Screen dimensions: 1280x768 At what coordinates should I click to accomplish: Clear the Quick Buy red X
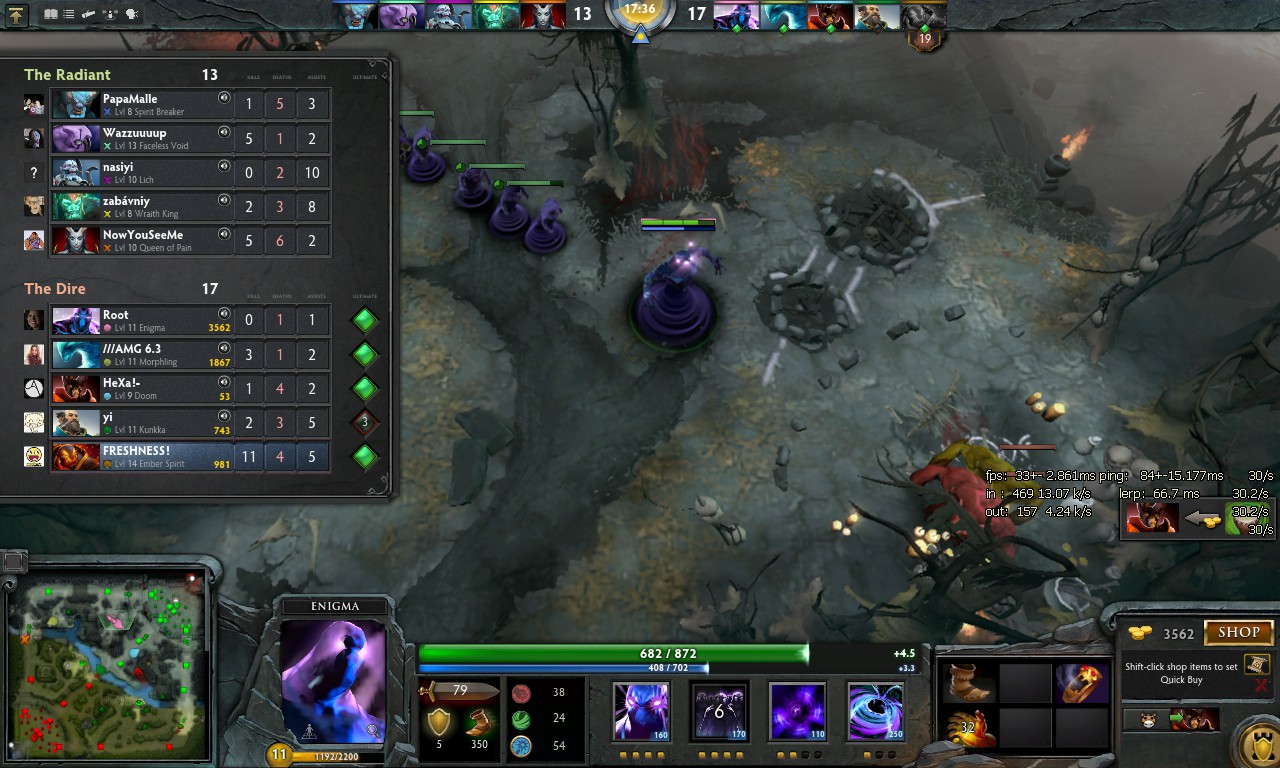pos(1260,685)
